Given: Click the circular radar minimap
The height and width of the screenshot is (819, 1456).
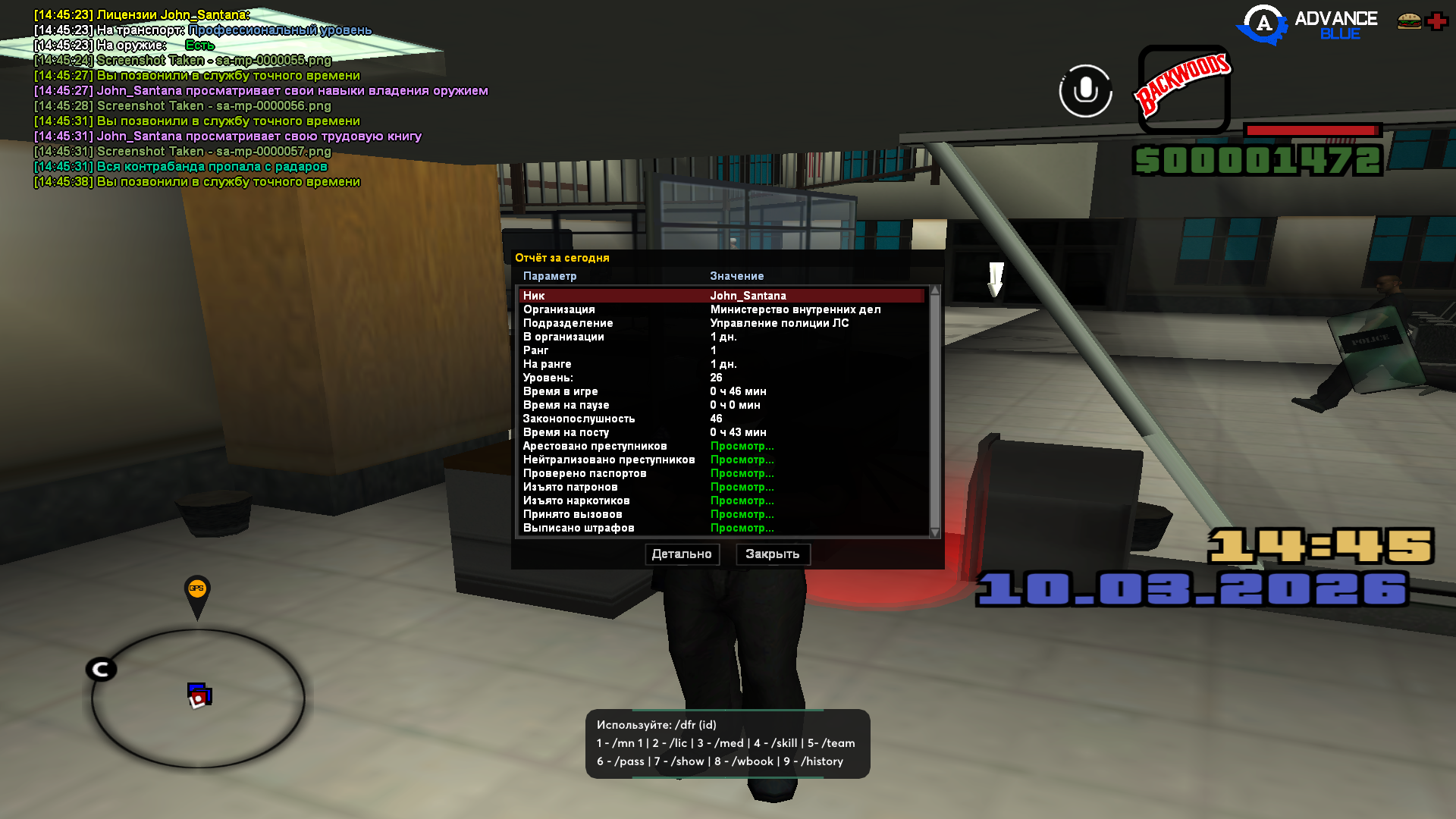Looking at the screenshot, I should coord(199,698).
